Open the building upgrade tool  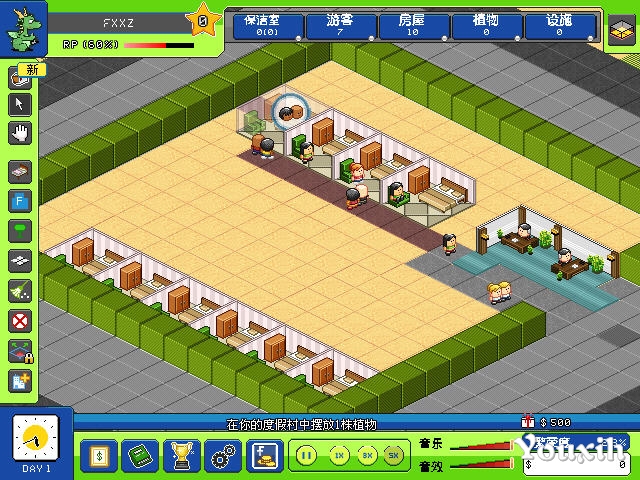(21, 380)
